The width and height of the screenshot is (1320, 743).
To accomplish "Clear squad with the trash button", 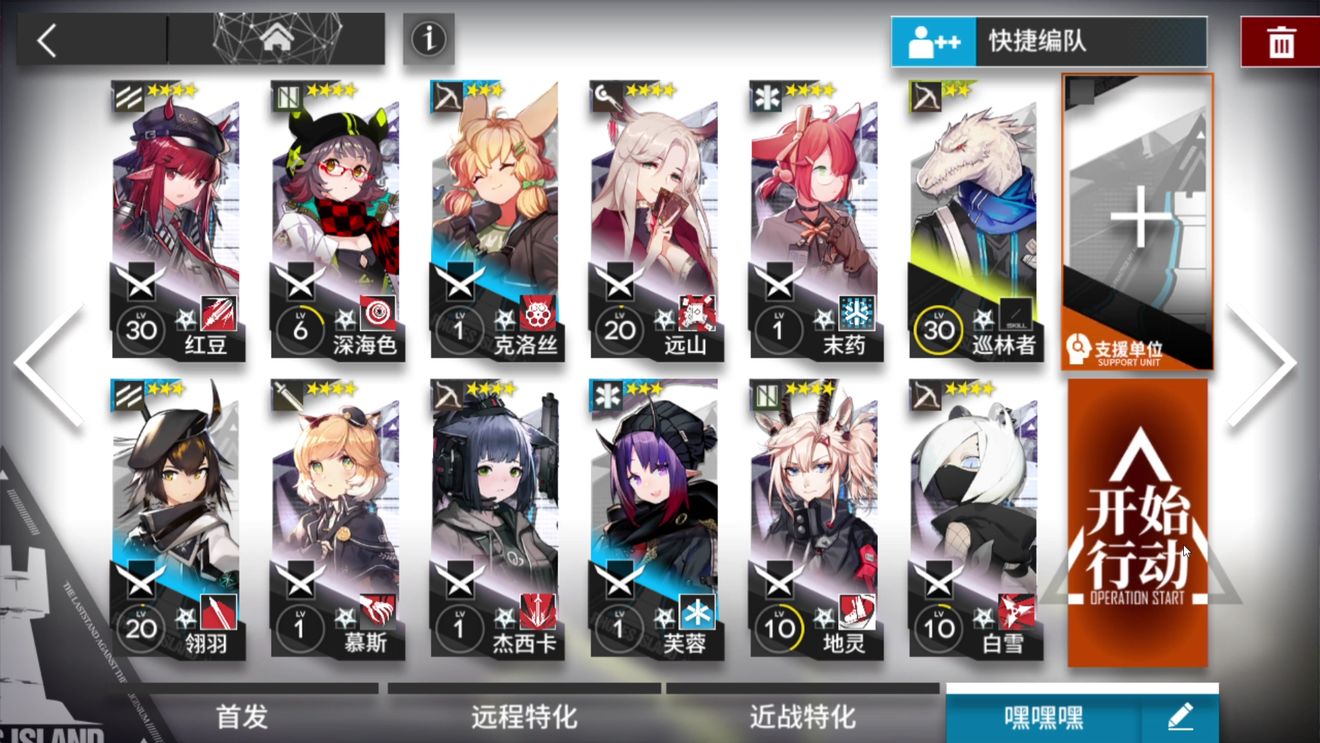I will click(1280, 42).
